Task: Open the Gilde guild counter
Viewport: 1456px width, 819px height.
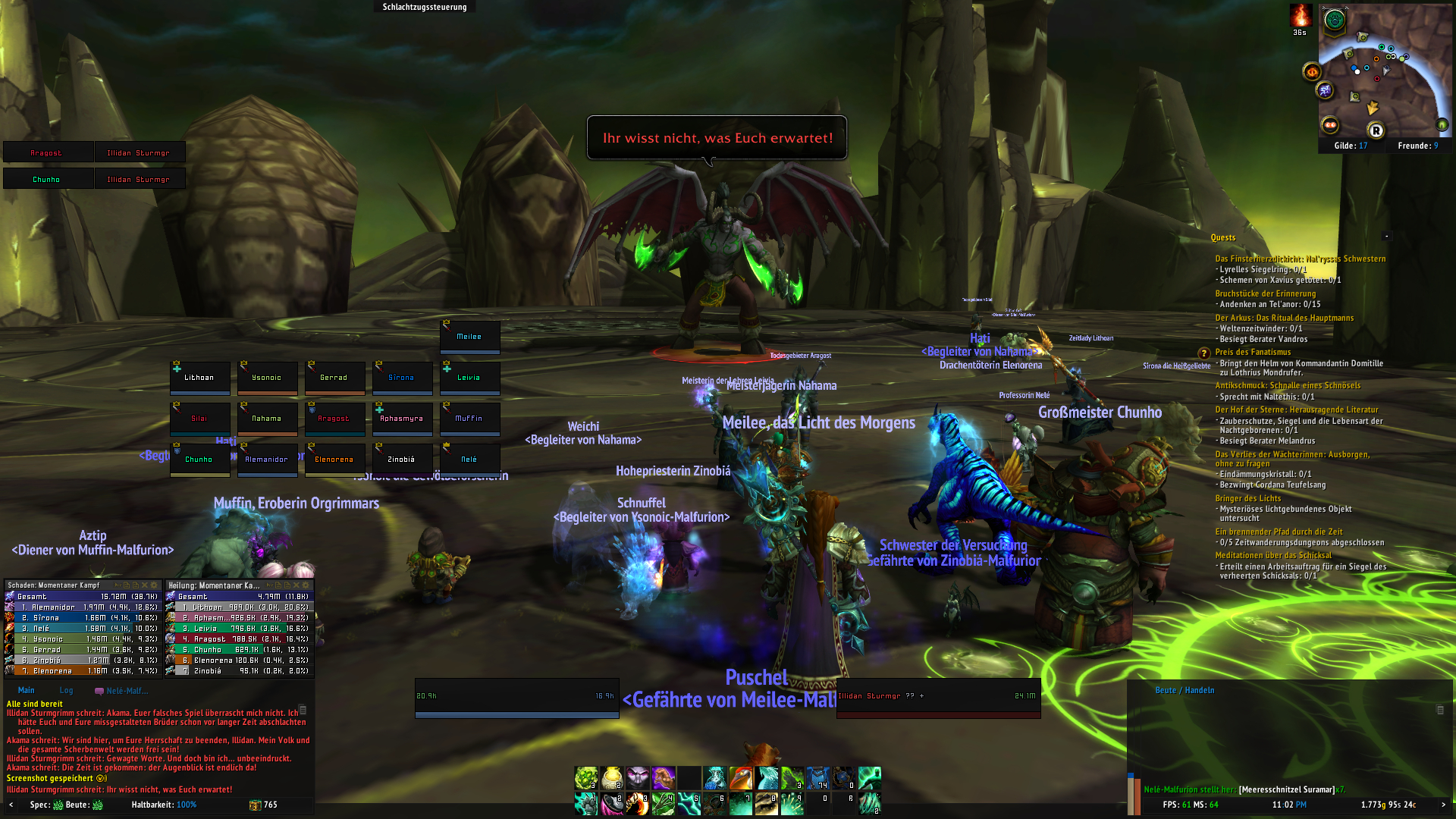Action: 1351,146
